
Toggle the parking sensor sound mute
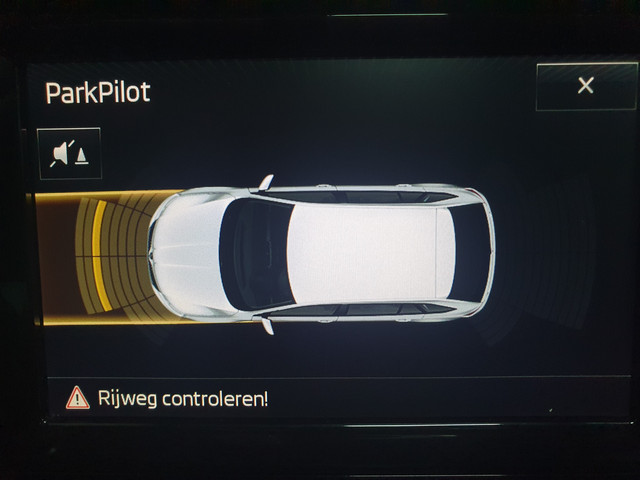pyautogui.click(x=69, y=154)
